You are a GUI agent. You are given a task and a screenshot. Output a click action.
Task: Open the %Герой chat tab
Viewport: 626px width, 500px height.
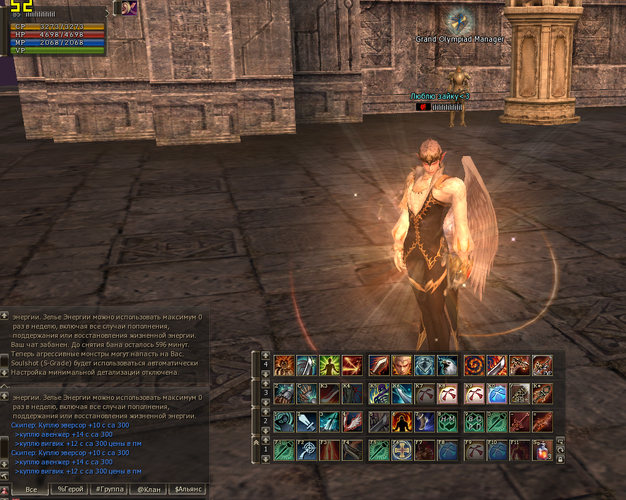(x=70, y=490)
